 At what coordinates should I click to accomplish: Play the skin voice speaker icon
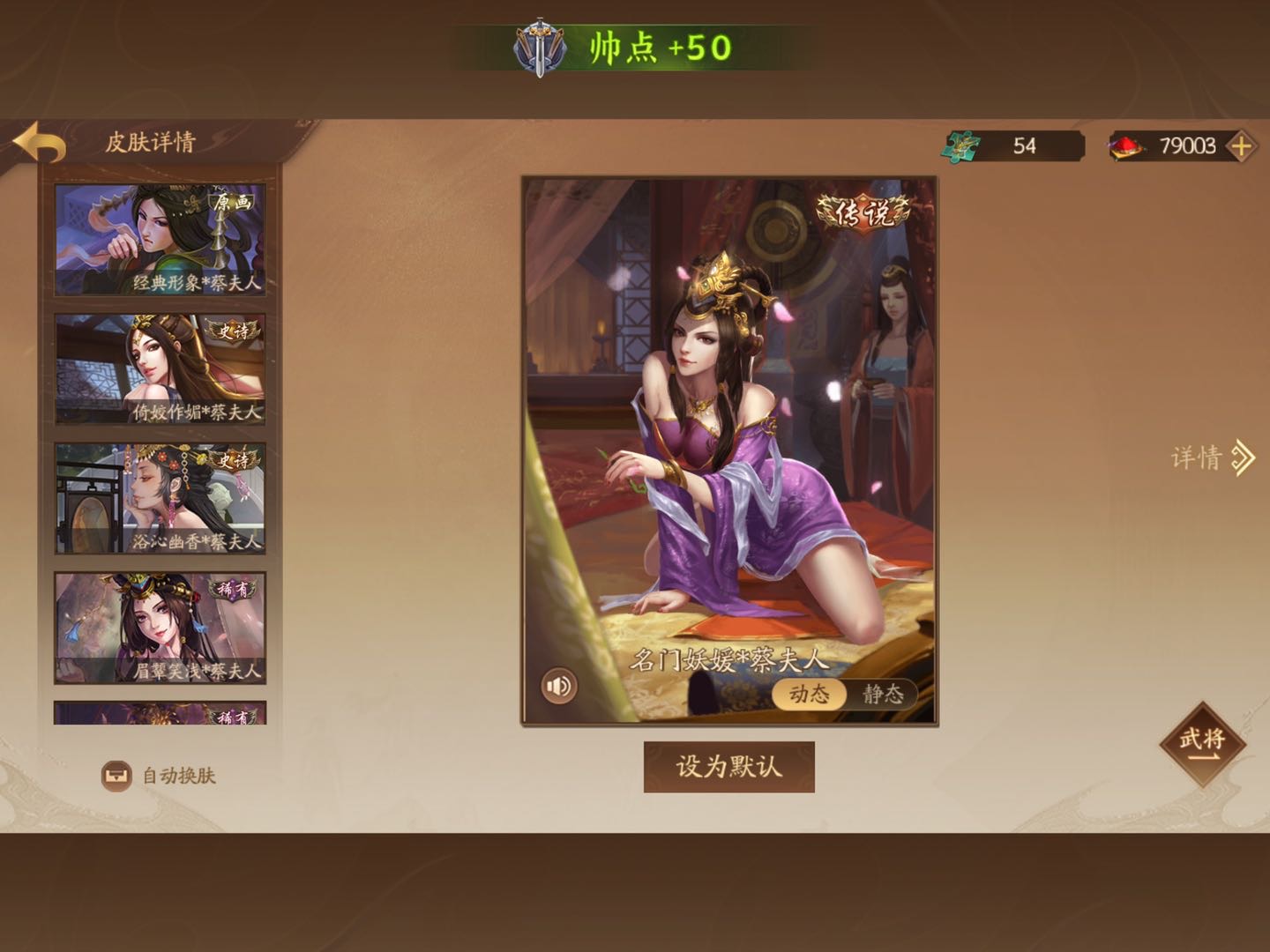tap(558, 686)
